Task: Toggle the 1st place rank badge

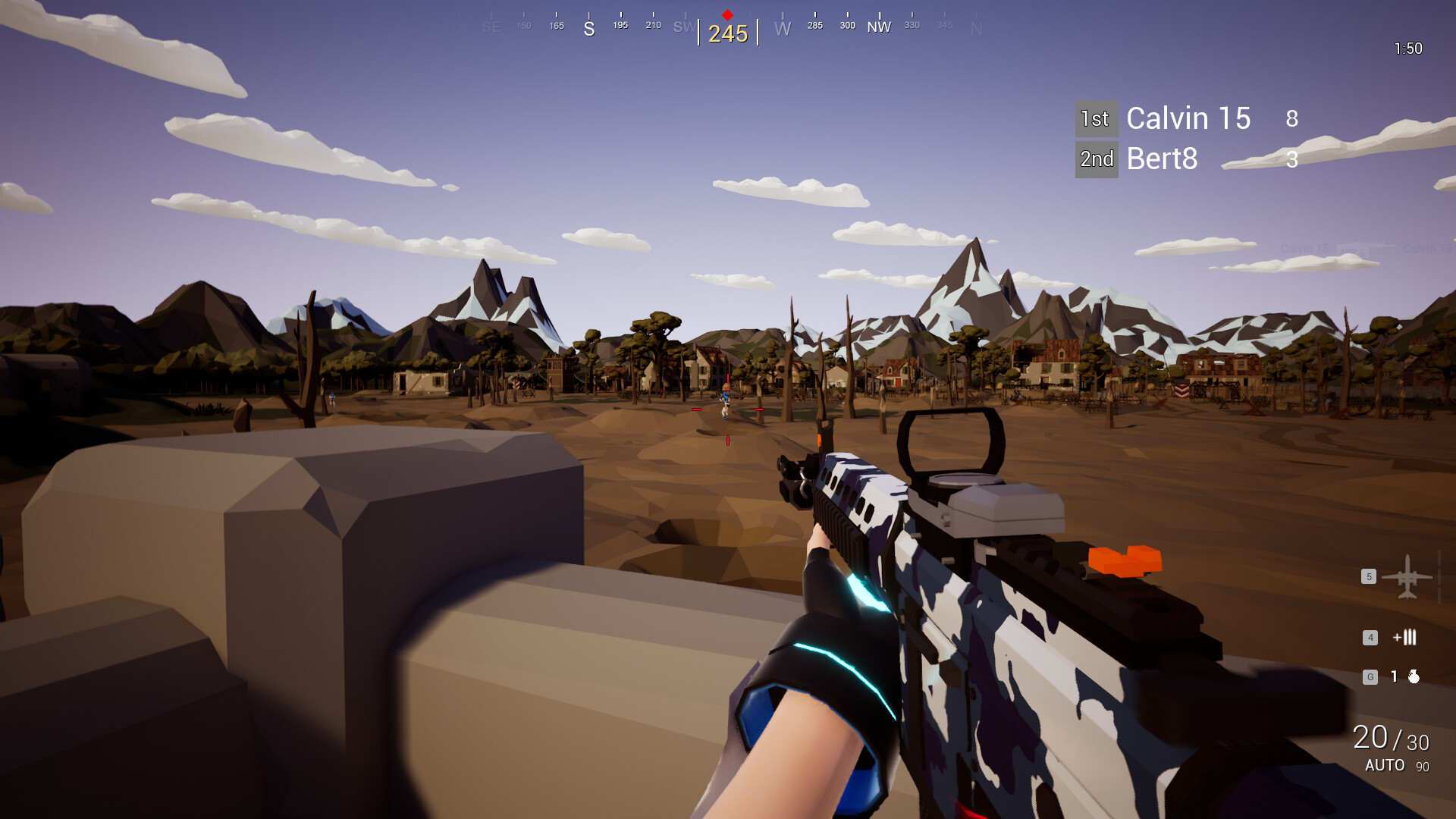Action: click(x=1096, y=118)
